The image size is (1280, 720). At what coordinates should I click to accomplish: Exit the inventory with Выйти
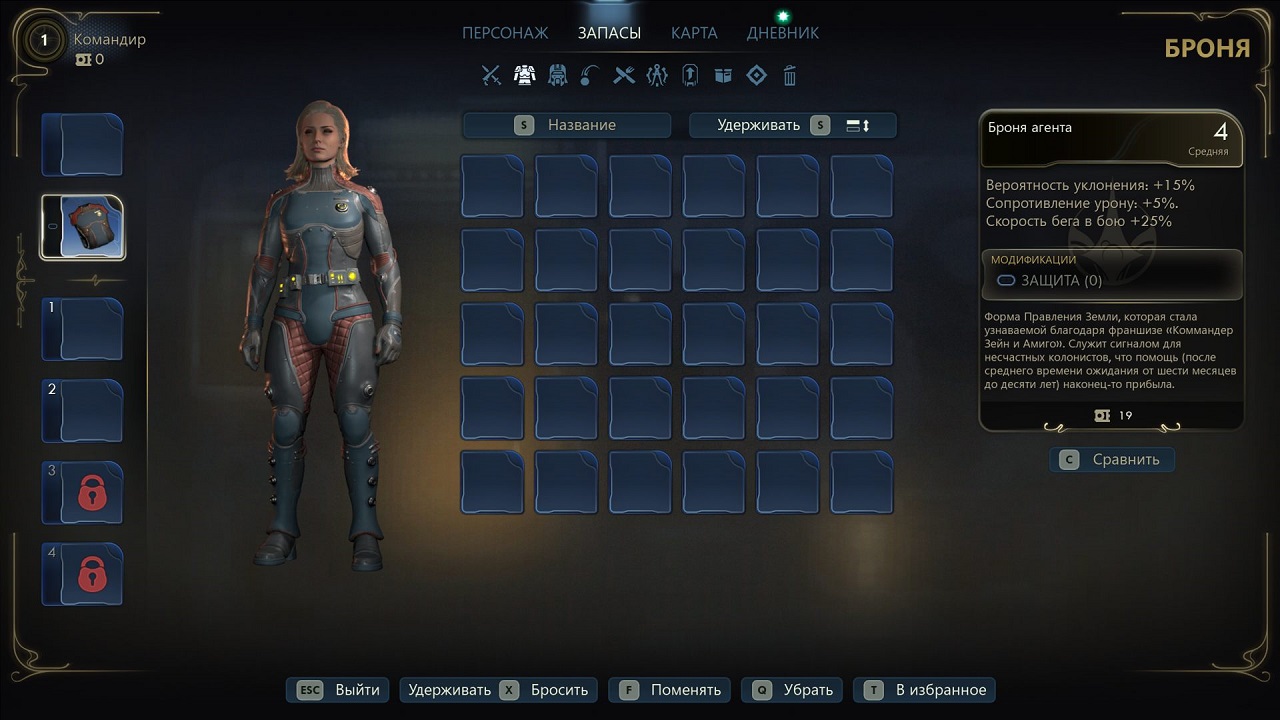[338, 690]
